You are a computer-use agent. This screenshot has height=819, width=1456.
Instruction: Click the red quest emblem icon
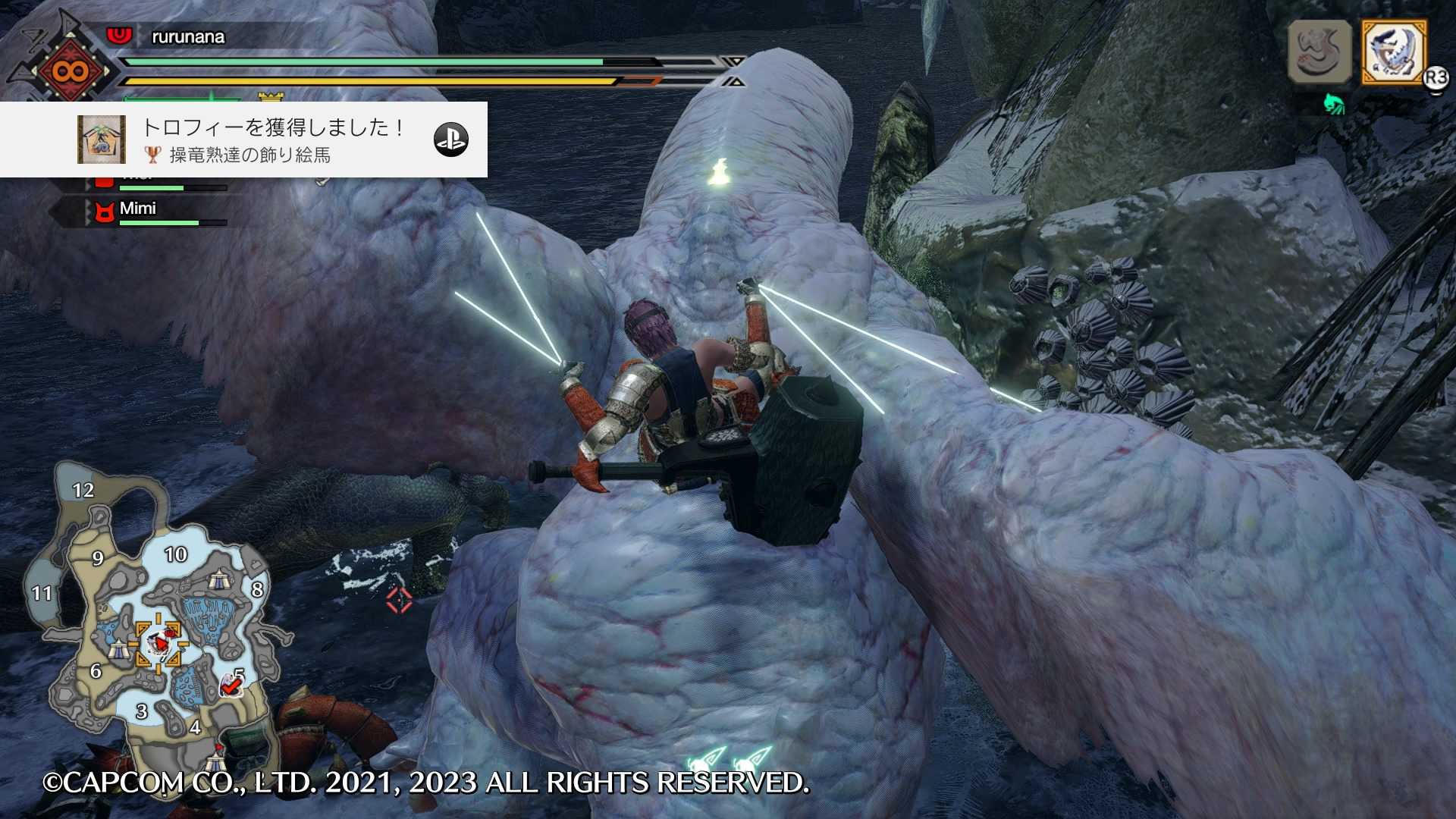click(70, 71)
